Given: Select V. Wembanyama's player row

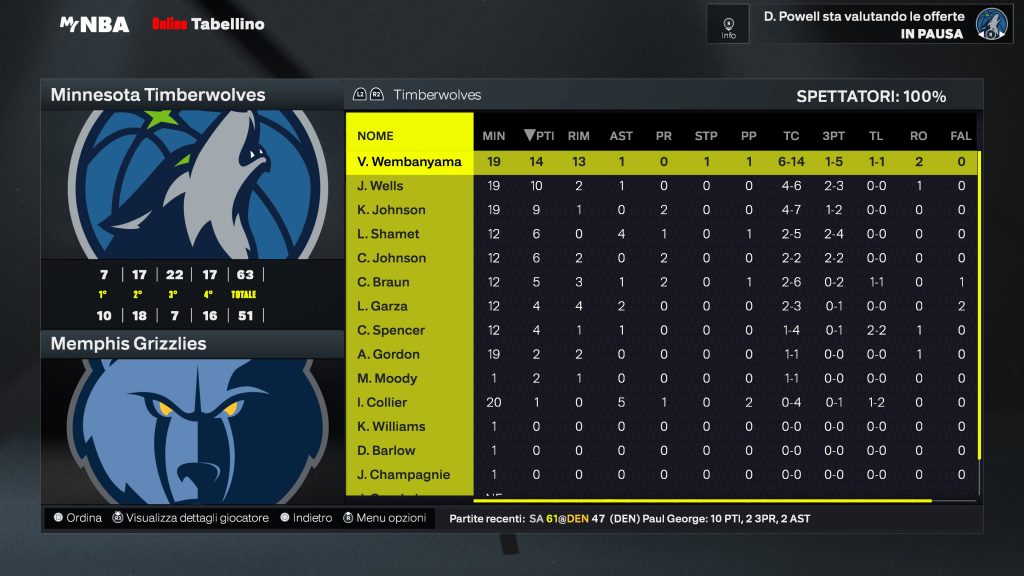Looking at the screenshot, I should click(x=410, y=162).
